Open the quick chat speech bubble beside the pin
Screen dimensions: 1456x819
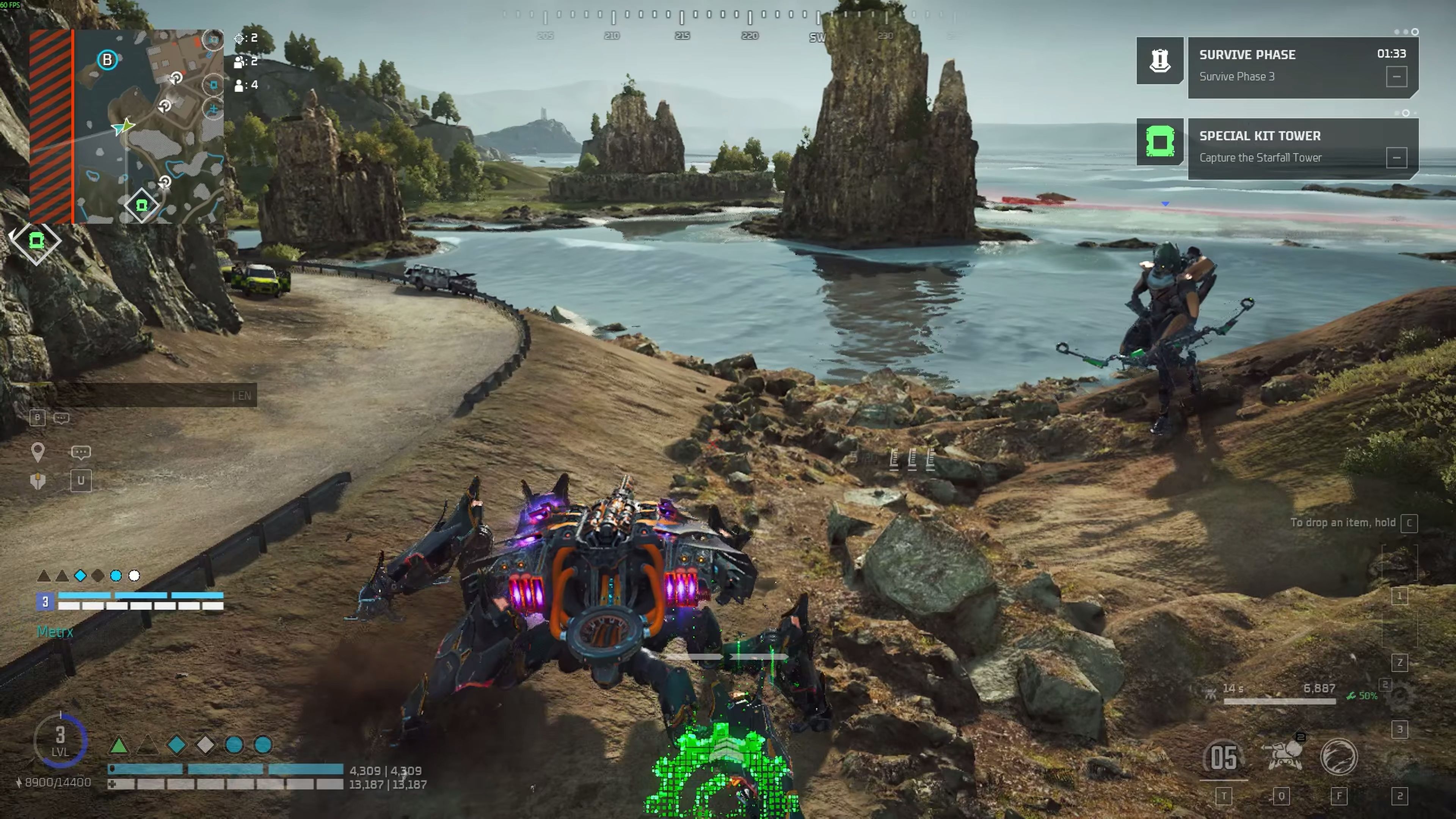pos(80,452)
